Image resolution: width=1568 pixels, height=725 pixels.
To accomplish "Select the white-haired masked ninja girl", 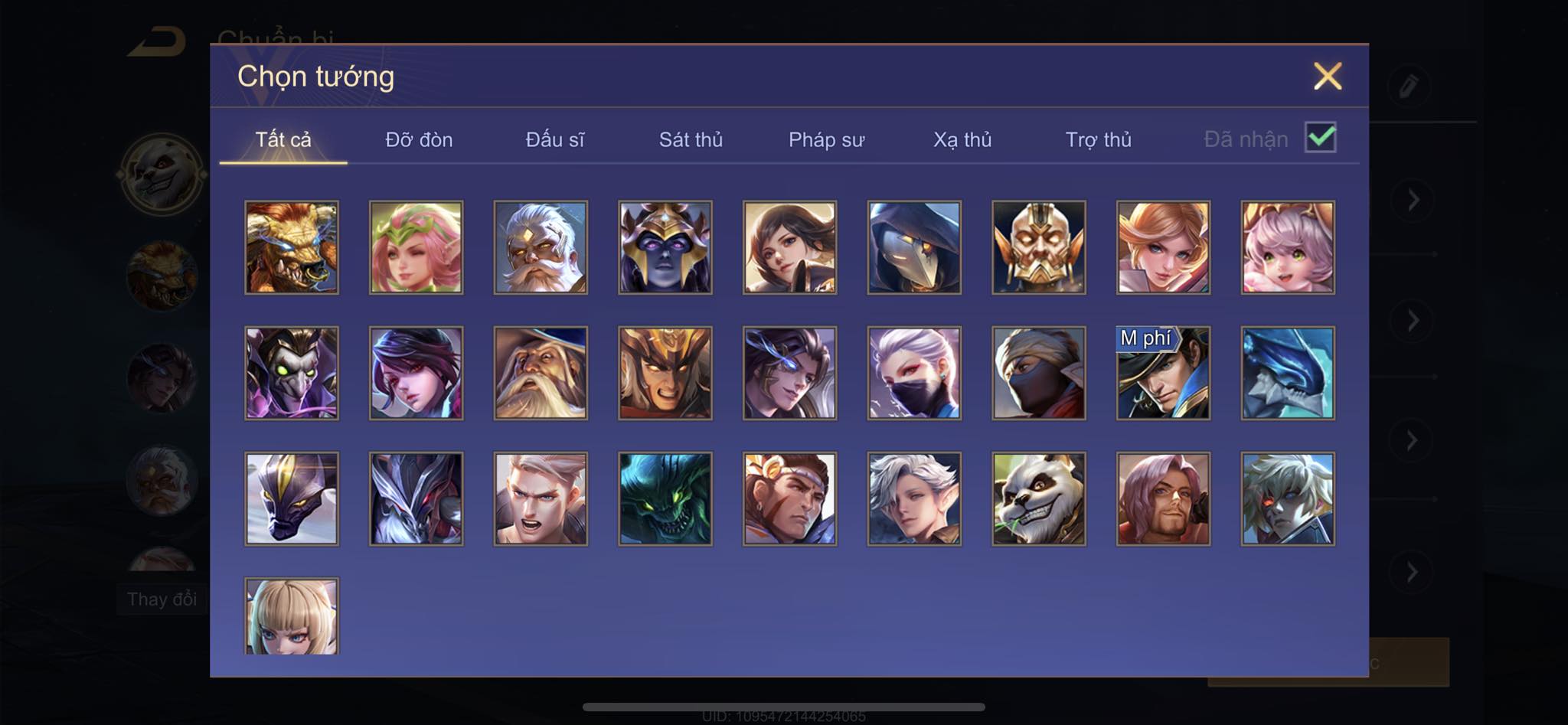I will coord(914,373).
